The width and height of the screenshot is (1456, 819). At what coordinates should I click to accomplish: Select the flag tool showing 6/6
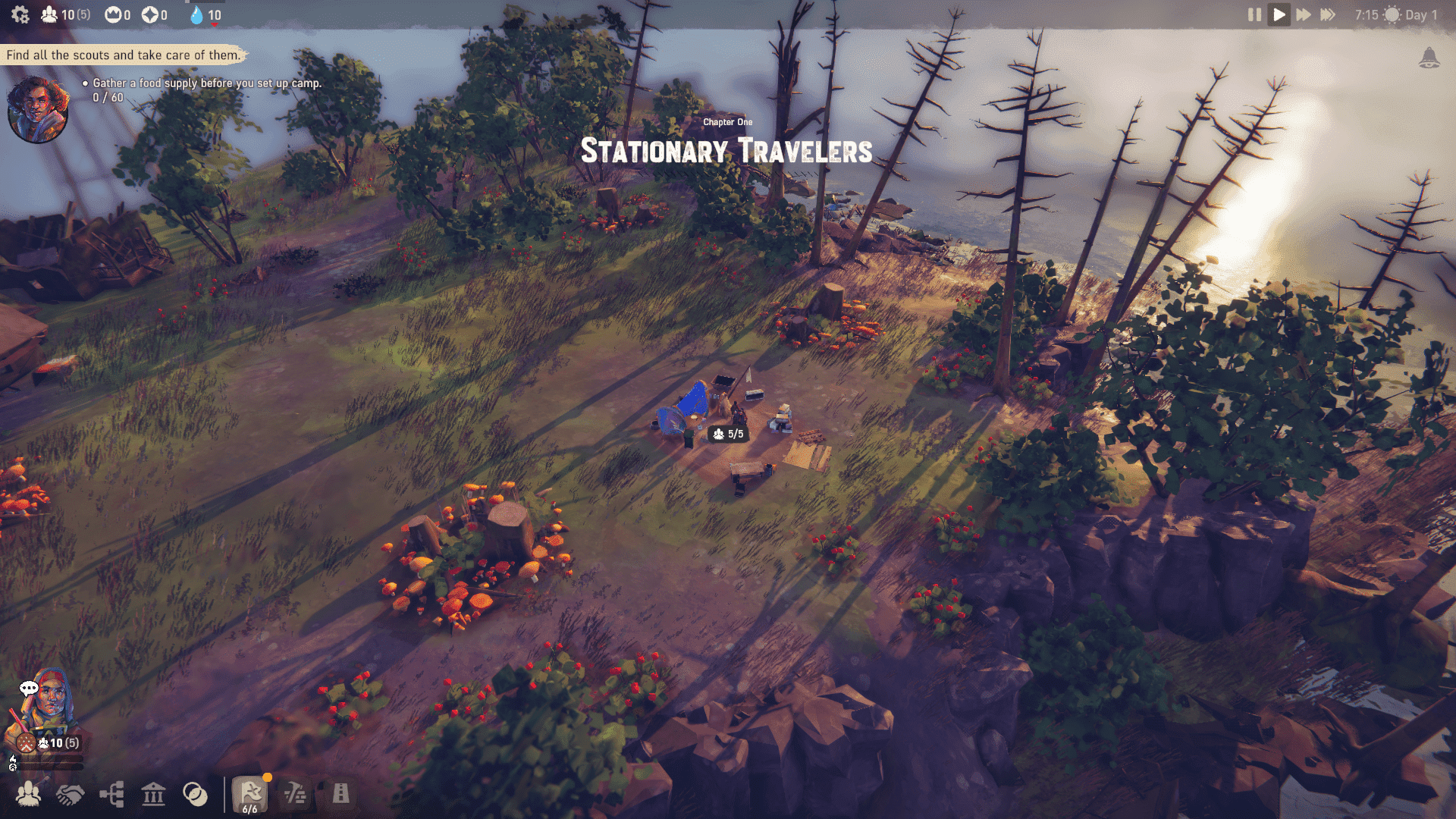click(250, 795)
